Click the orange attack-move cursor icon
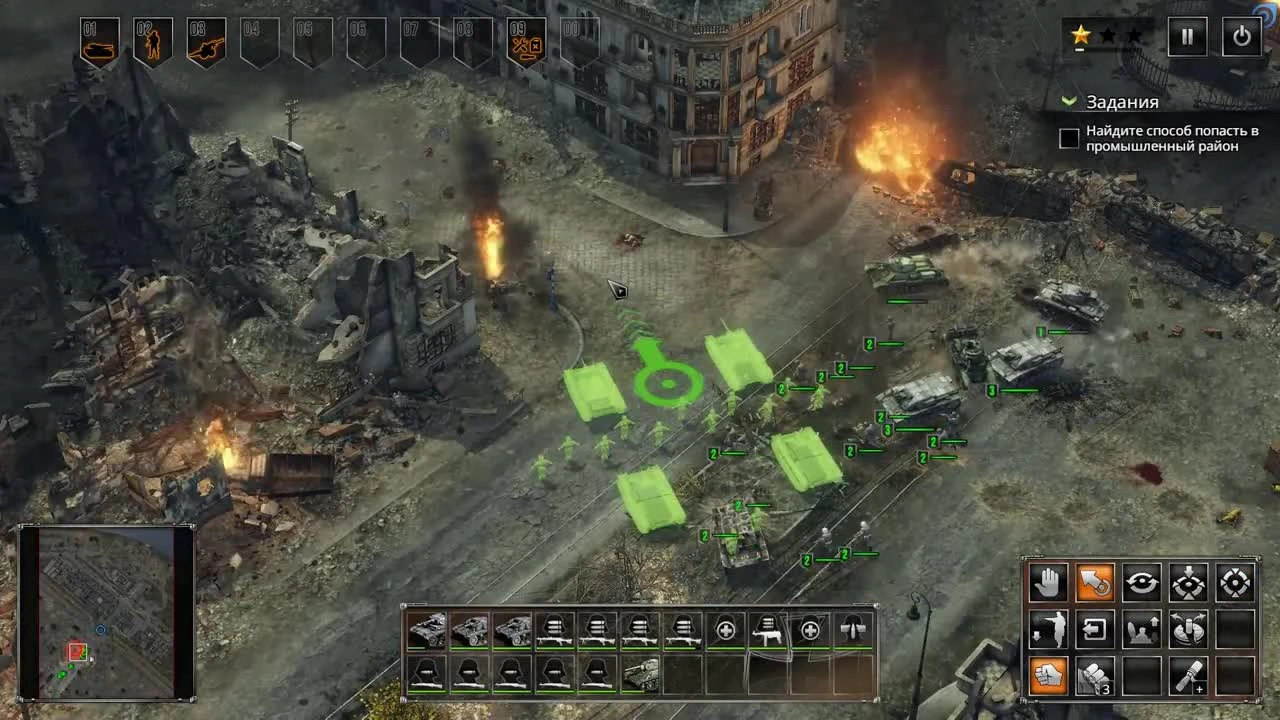Screen dimensions: 1280x720 tap(1095, 581)
